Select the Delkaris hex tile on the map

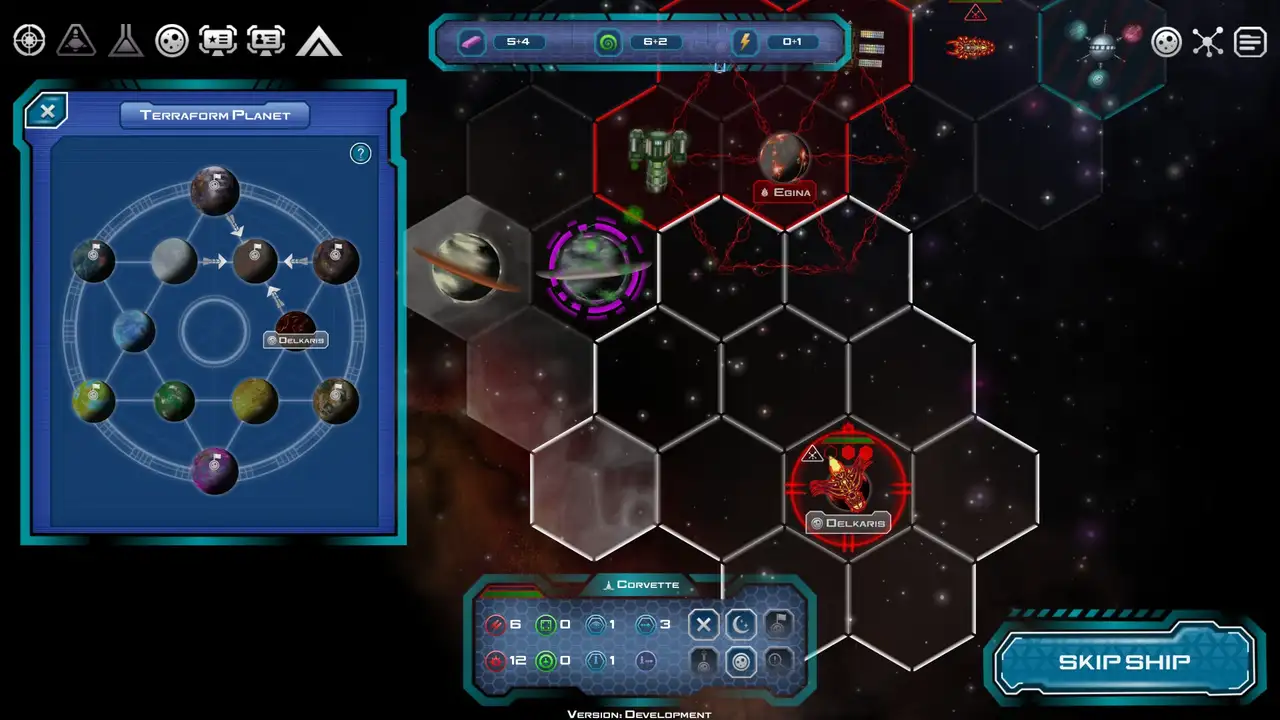pyautogui.click(x=848, y=487)
